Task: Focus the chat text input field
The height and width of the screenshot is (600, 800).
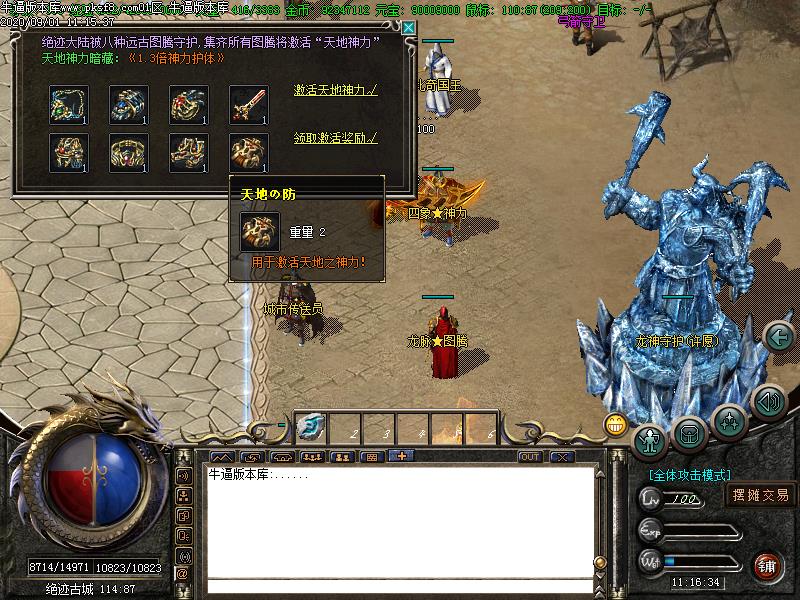Action: click(400, 586)
